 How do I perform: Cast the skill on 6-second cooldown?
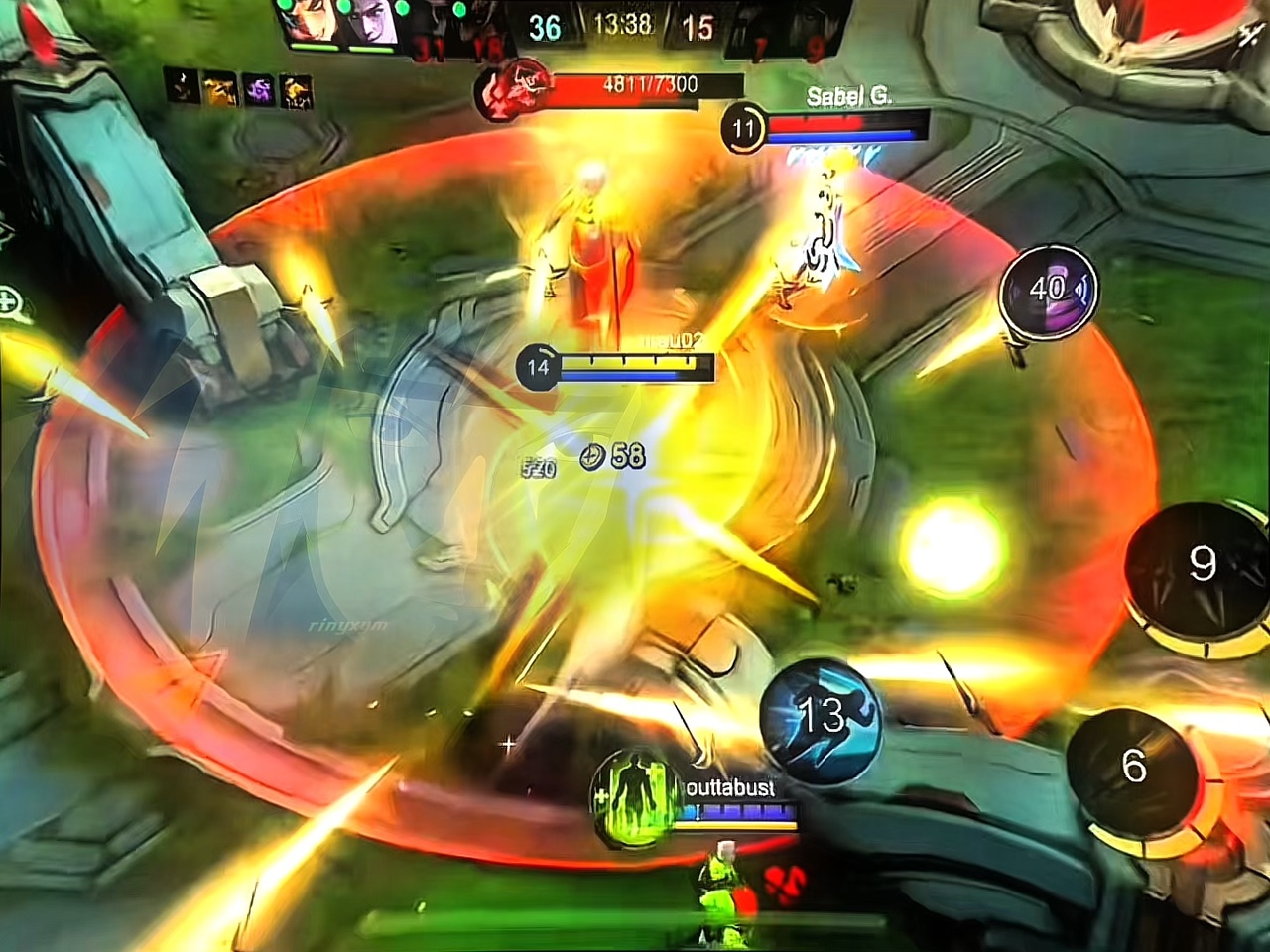click(1134, 767)
